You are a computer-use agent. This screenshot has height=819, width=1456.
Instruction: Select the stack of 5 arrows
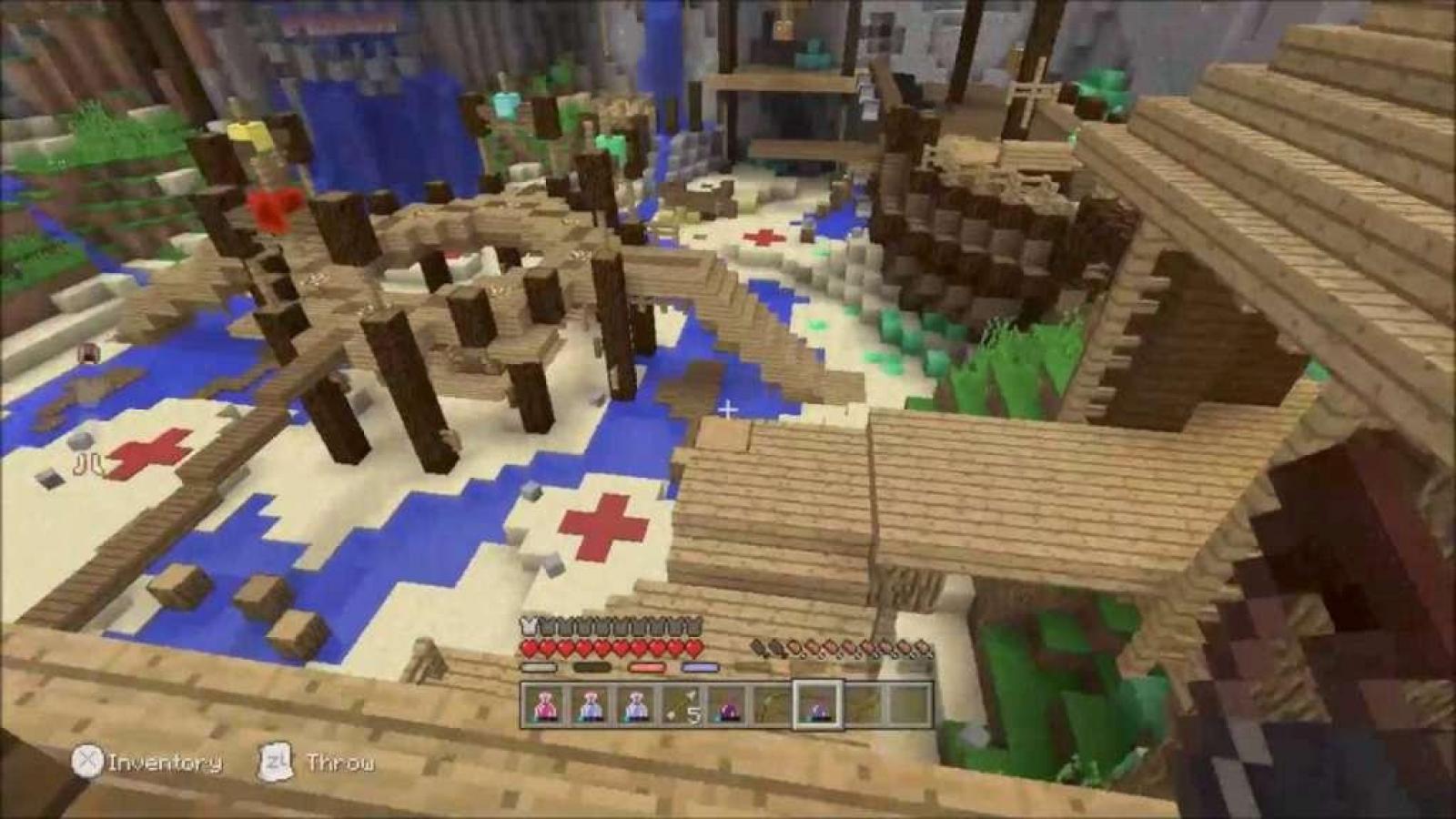pos(682,704)
